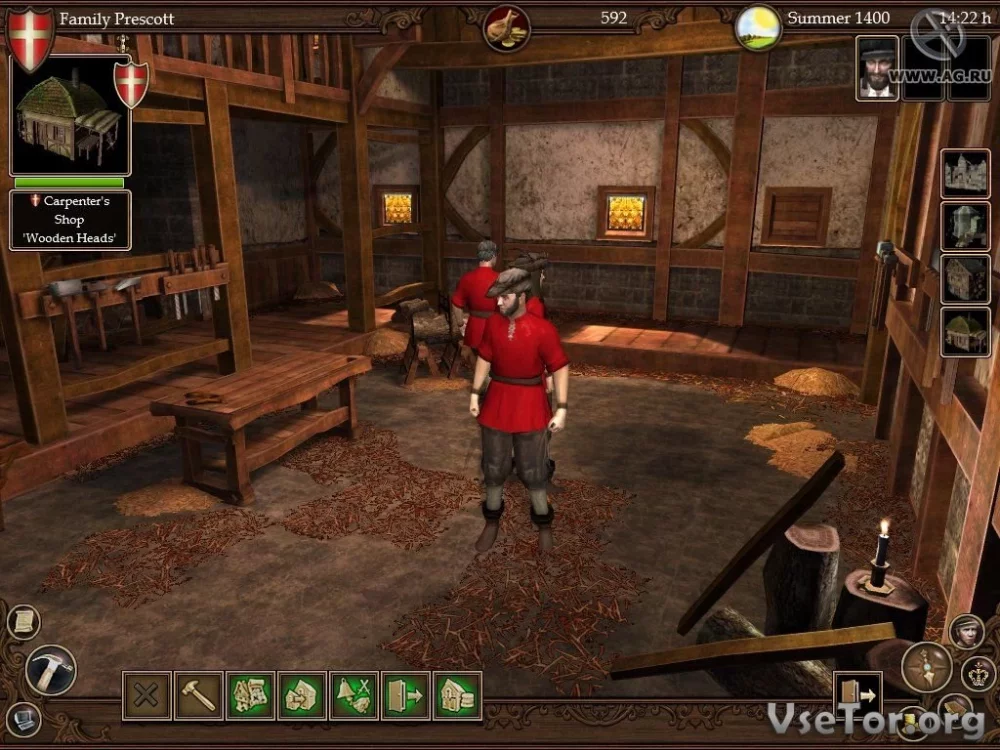
Task: Pick the green-roofed workshop building shortcut
Action: (x=965, y=332)
